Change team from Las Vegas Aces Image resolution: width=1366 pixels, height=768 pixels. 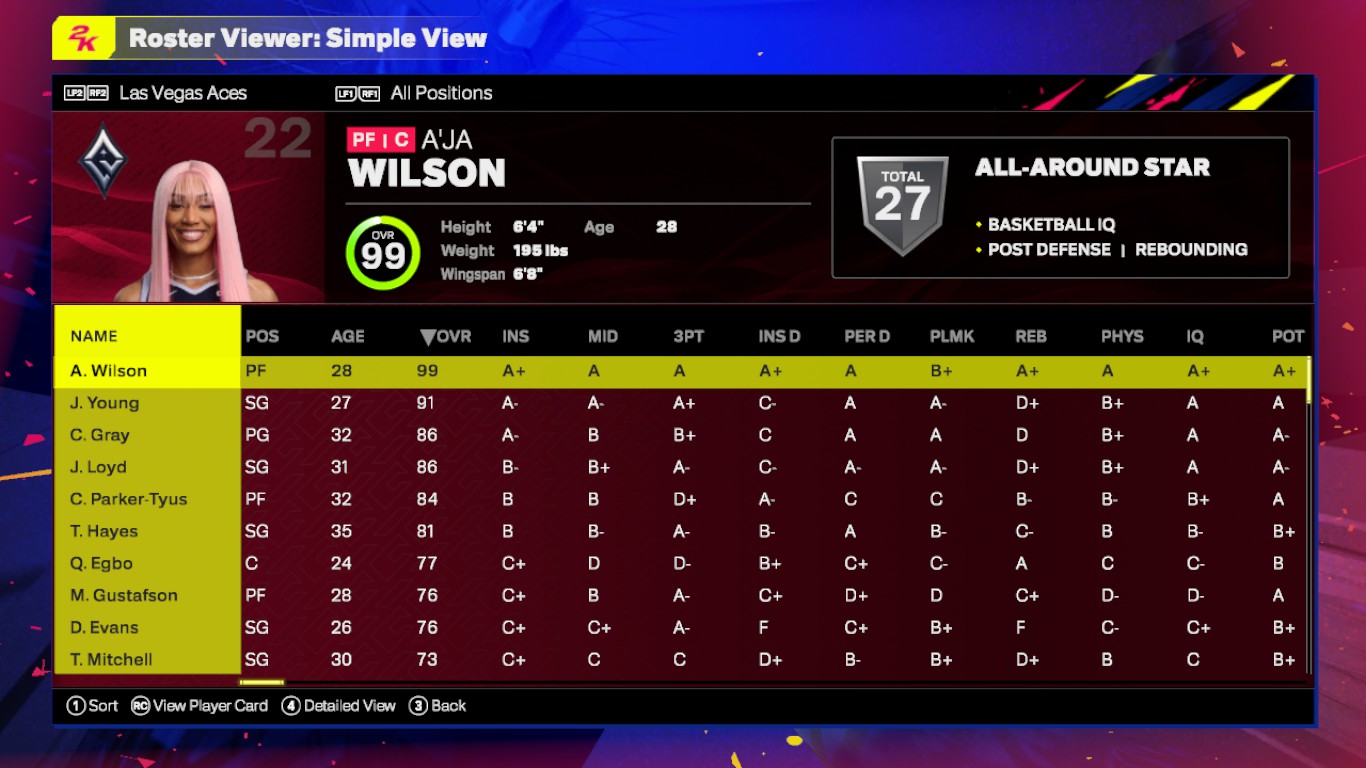pos(182,93)
